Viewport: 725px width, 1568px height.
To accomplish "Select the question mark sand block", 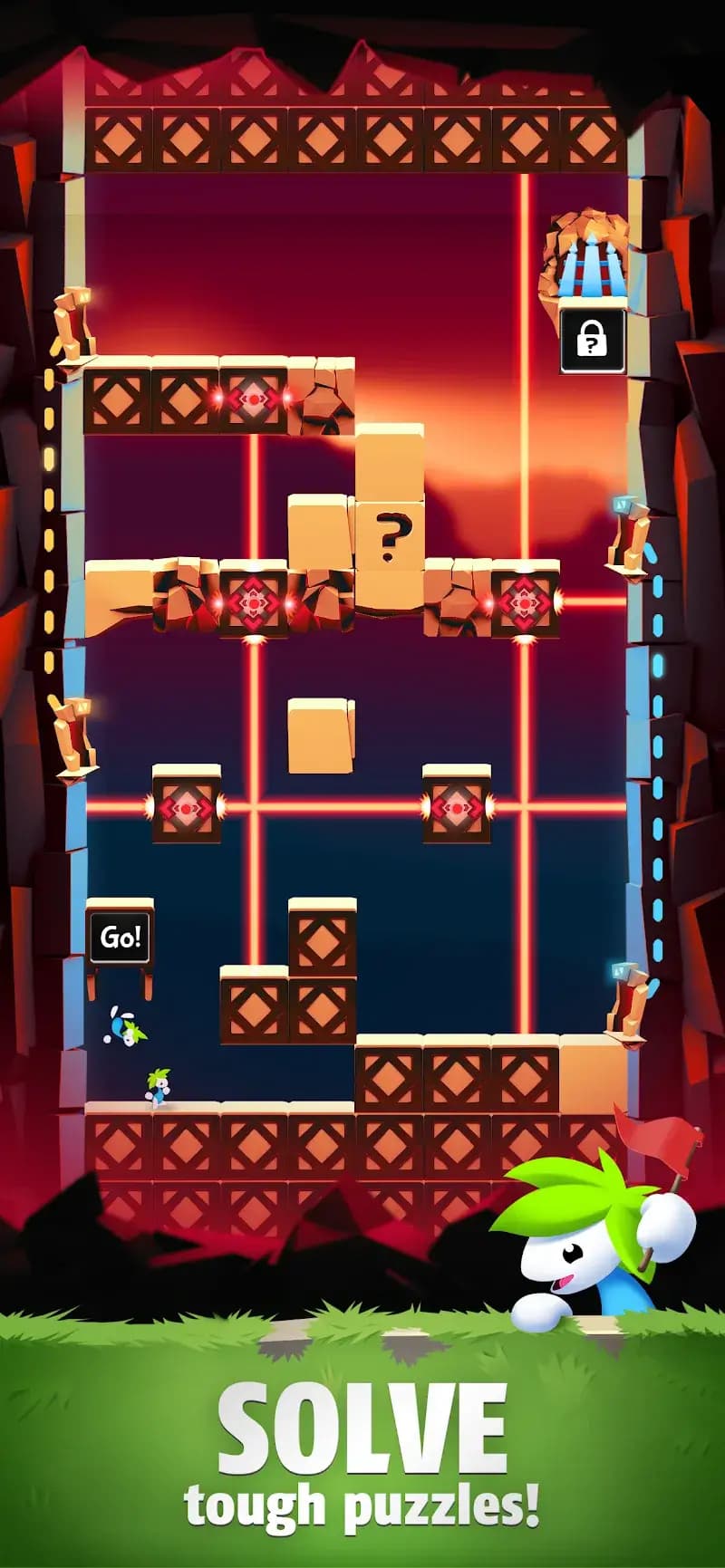I will [390, 537].
